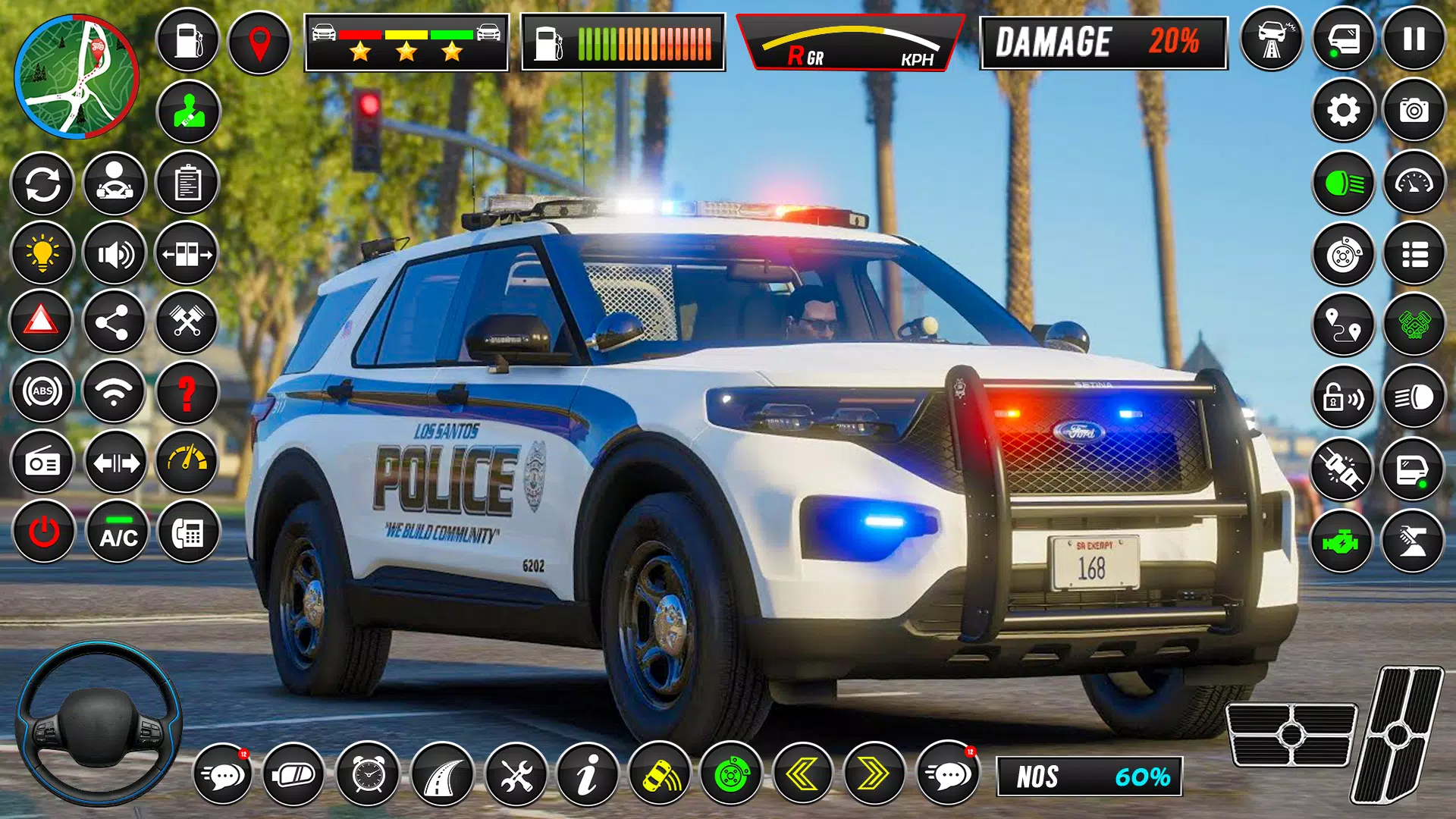Open the red question mark help

(187, 392)
